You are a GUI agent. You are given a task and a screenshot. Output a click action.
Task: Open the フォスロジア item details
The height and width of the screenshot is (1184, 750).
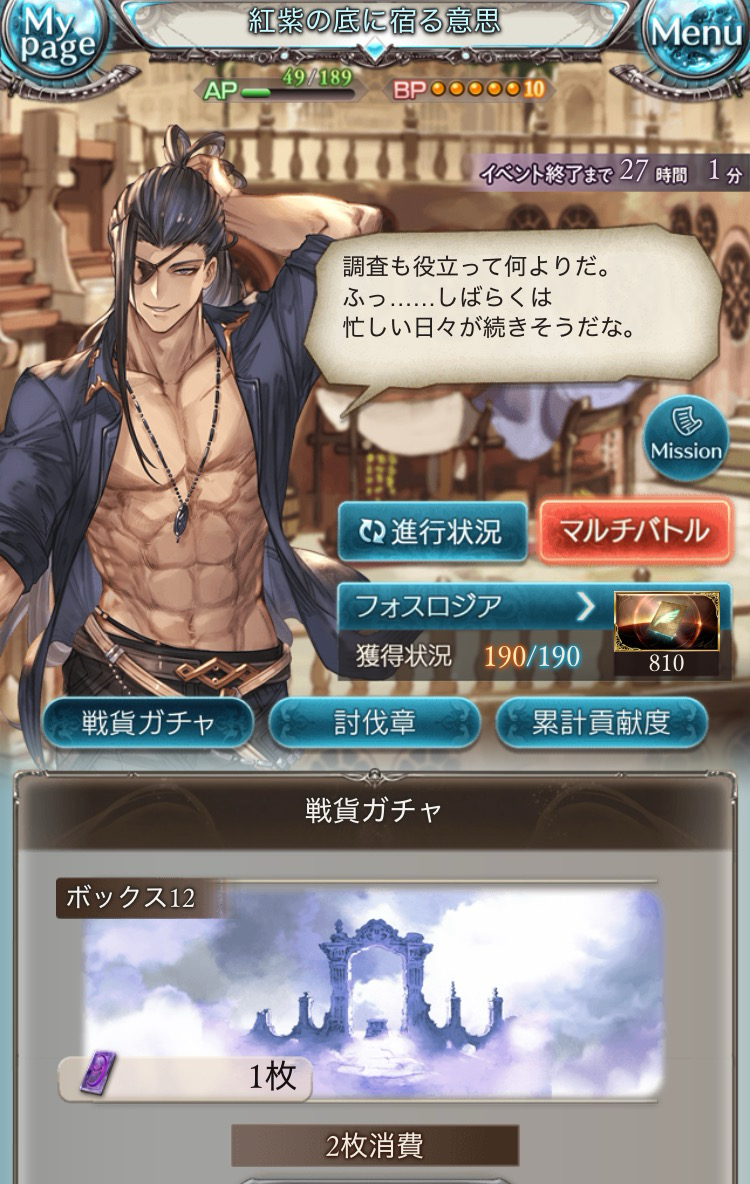pyautogui.click(x=470, y=607)
